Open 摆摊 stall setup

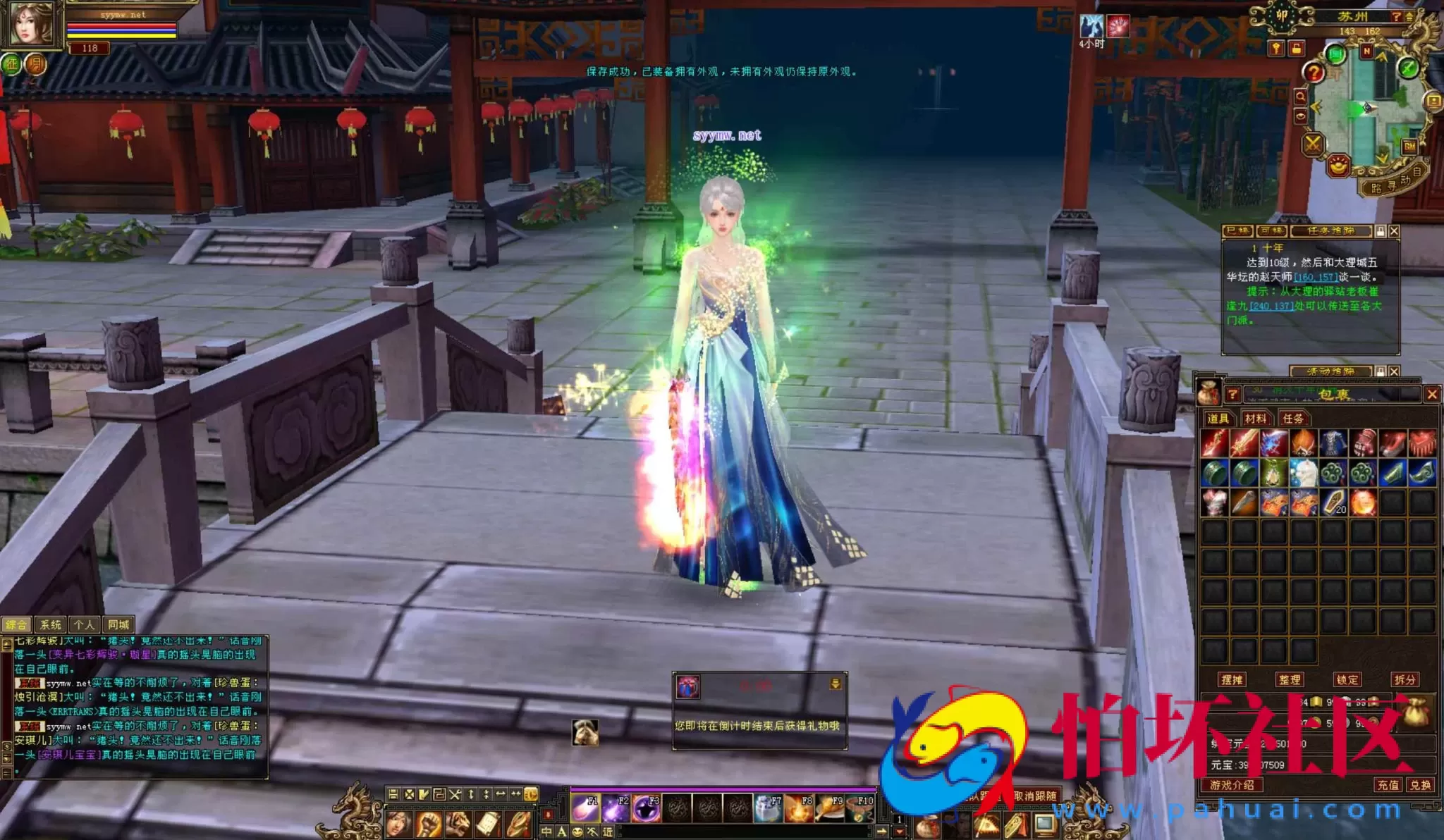[1232, 680]
